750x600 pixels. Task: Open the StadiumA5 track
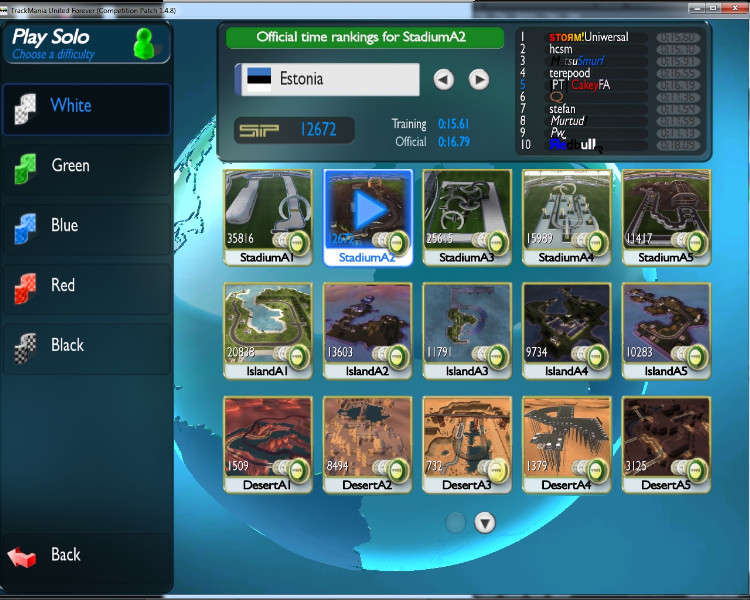coord(666,217)
